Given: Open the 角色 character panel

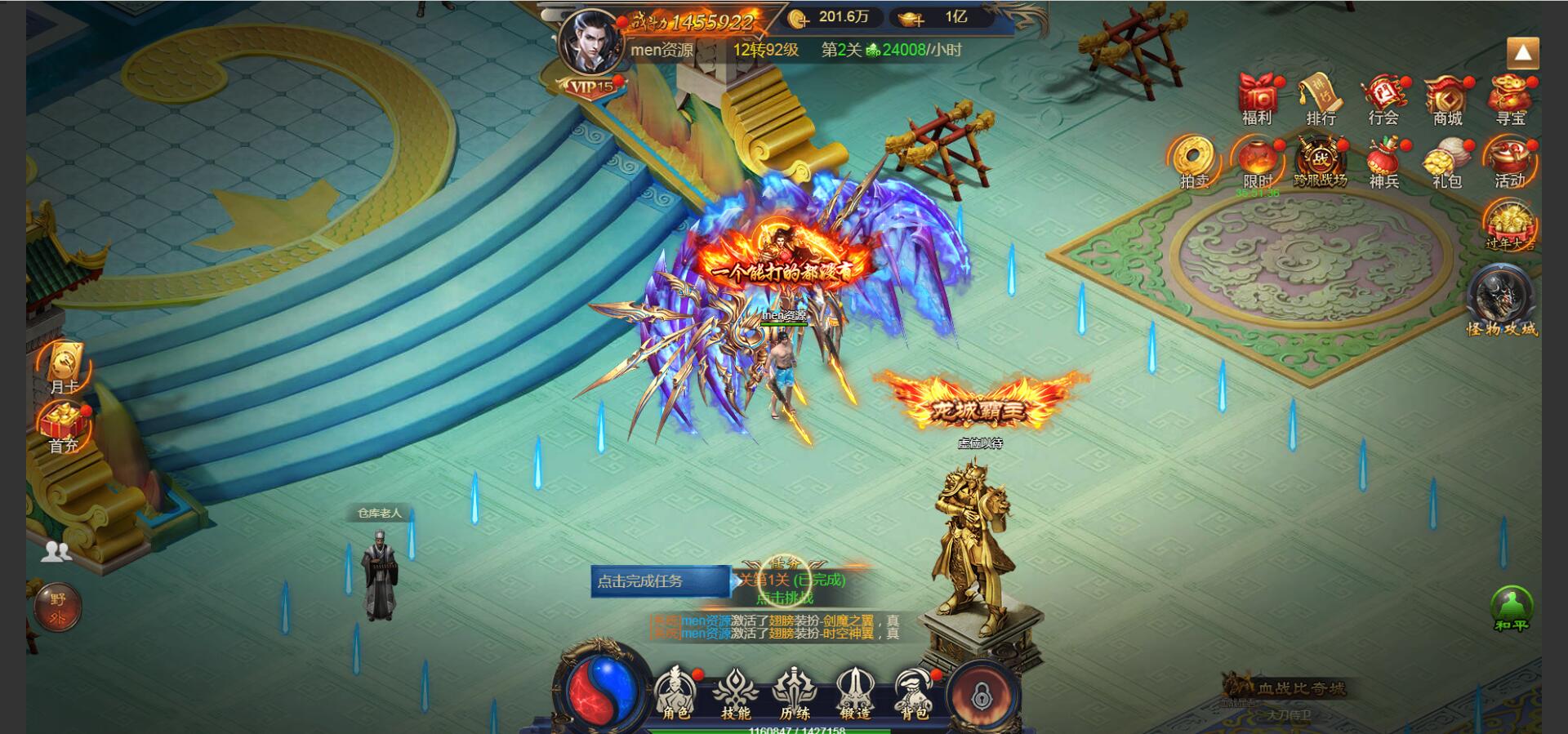Looking at the screenshot, I should tap(675, 694).
